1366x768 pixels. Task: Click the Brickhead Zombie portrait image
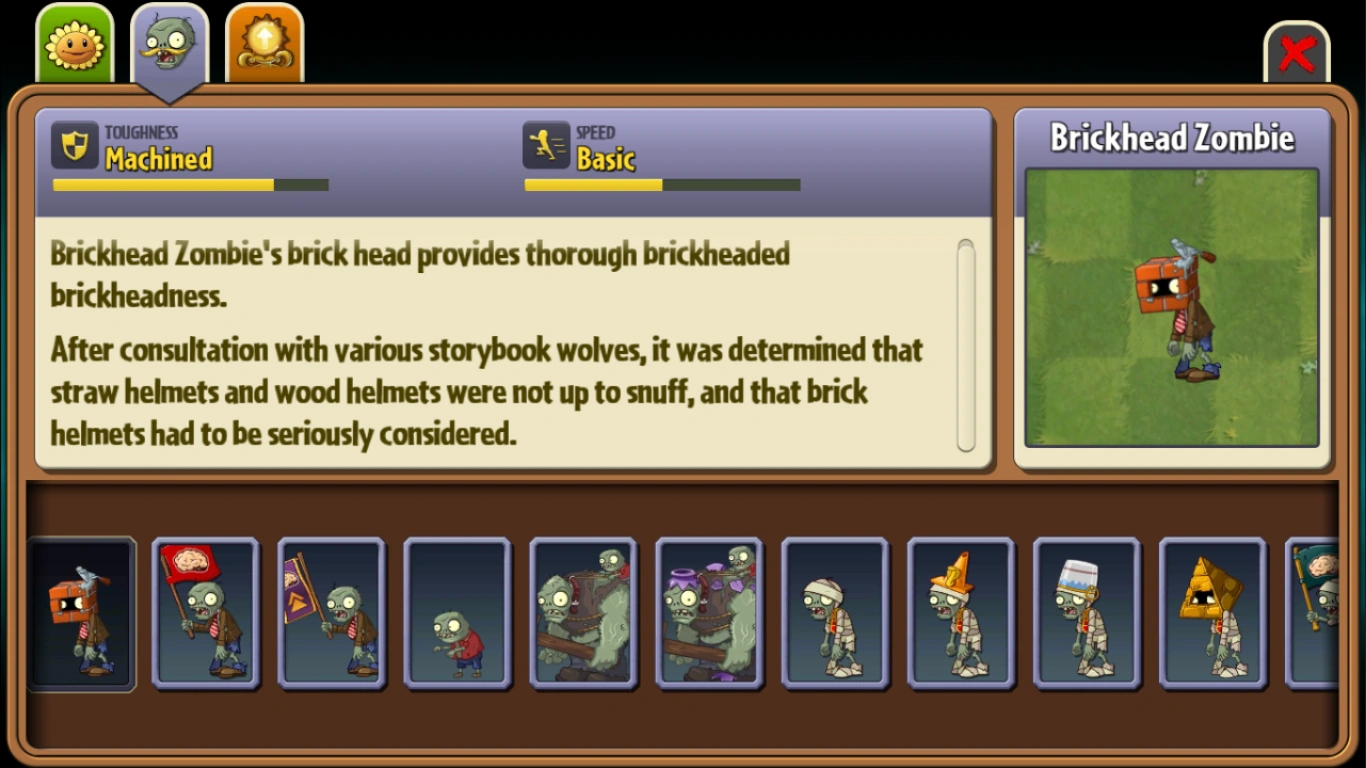click(1172, 306)
